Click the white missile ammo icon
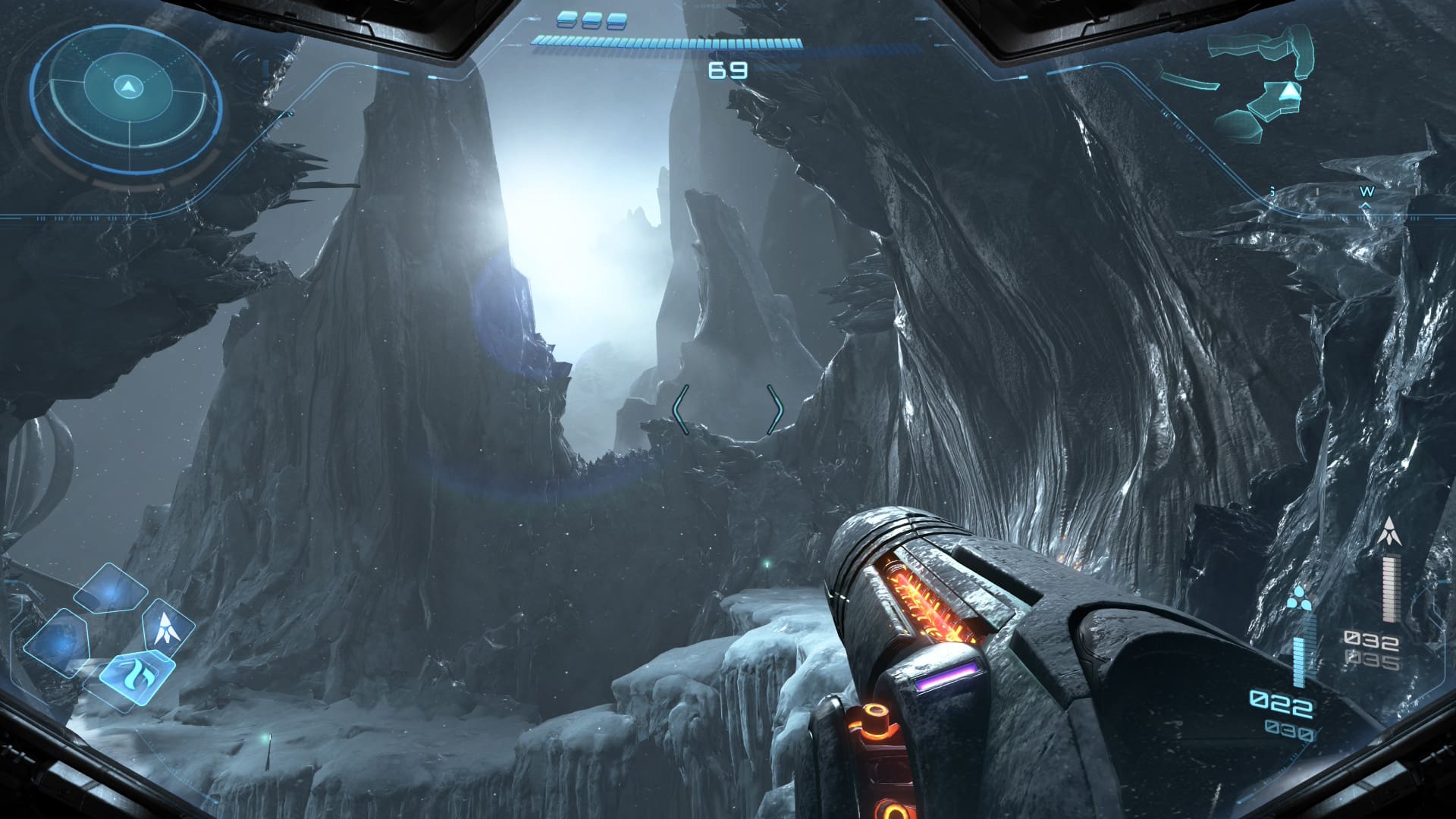This screenshot has height=819, width=1456. pos(1389,531)
